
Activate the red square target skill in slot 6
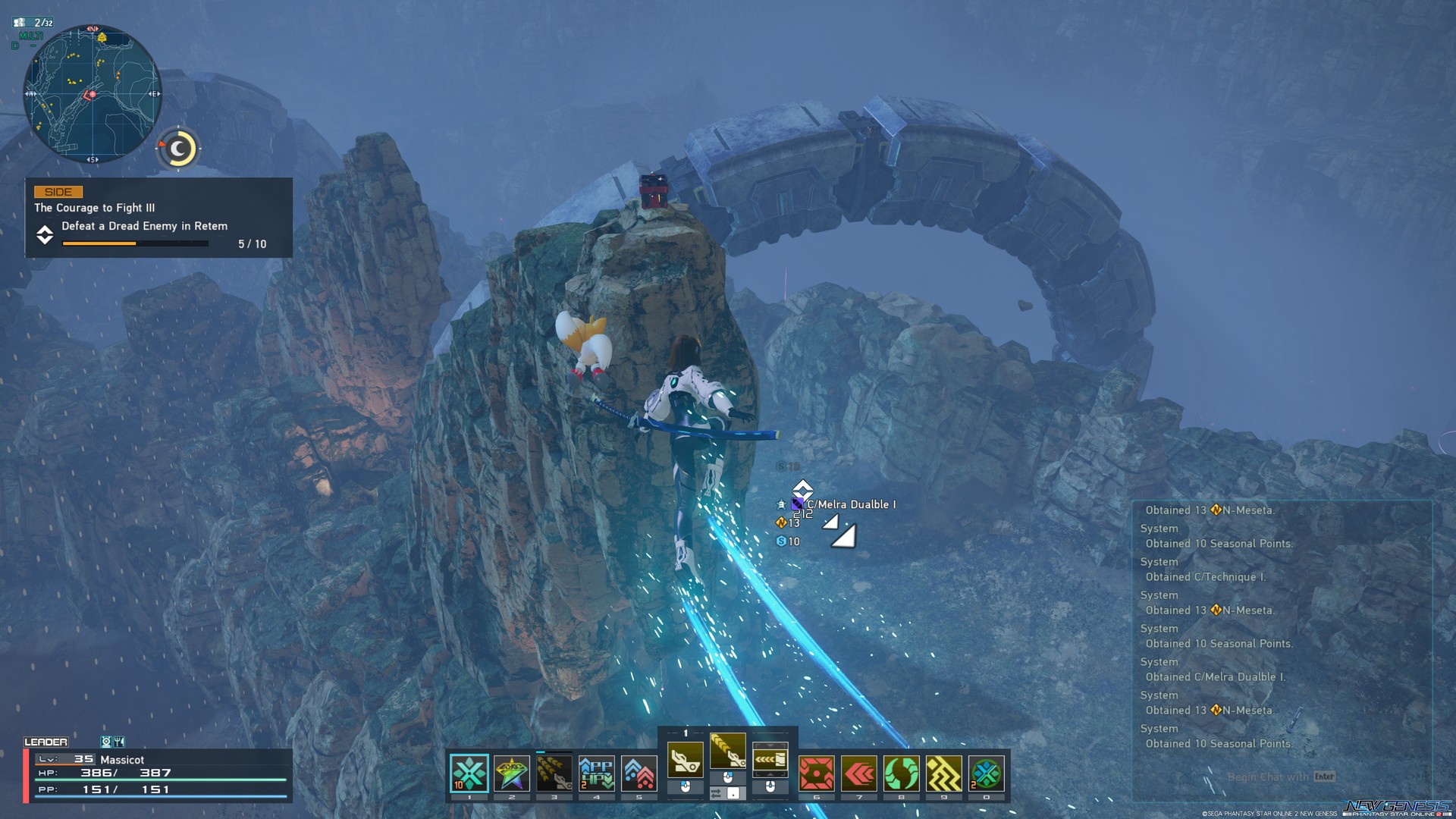click(x=817, y=773)
